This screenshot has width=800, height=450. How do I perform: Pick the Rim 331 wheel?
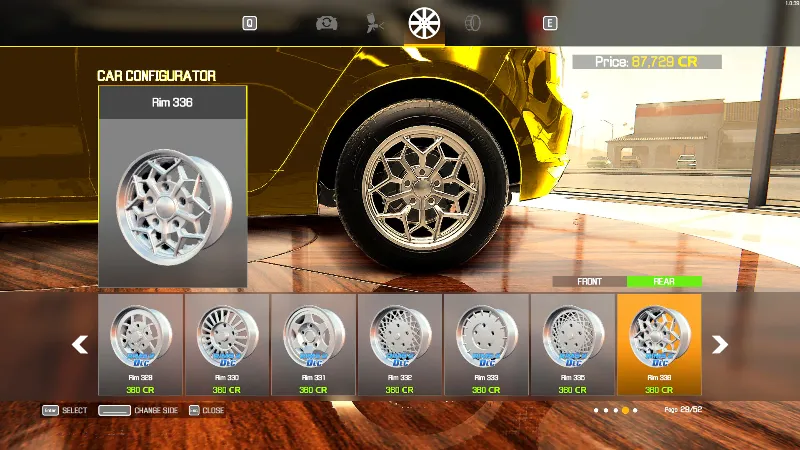click(x=313, y=343)
